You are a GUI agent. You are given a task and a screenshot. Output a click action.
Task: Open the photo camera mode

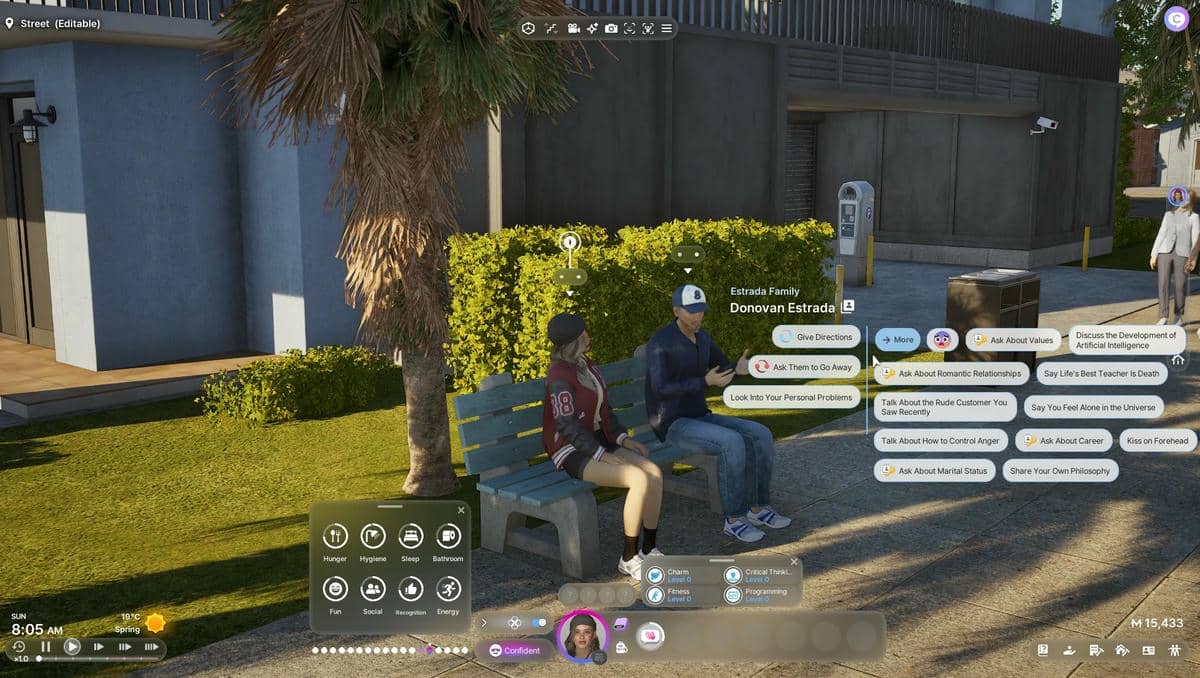tap(611, 29)
